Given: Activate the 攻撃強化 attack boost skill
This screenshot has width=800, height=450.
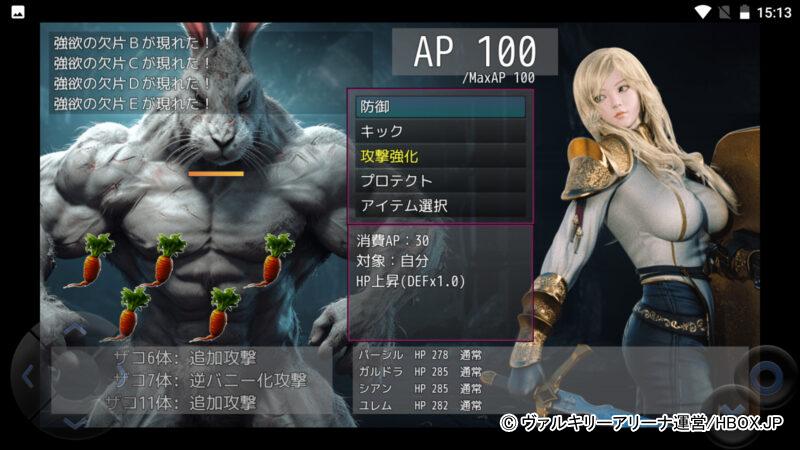Looking at the screenshot, I should [440, 156].
